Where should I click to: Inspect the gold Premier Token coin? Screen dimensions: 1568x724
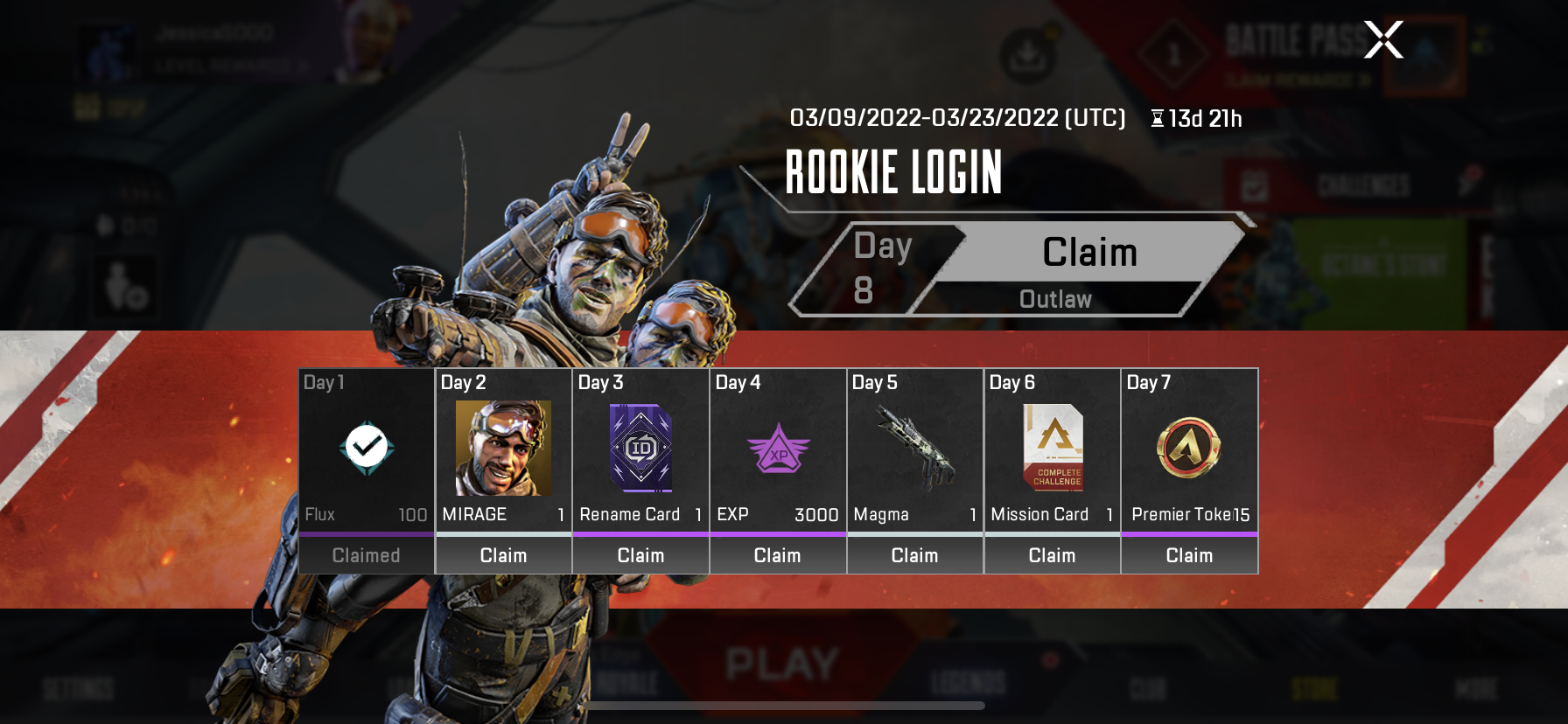1189,448
